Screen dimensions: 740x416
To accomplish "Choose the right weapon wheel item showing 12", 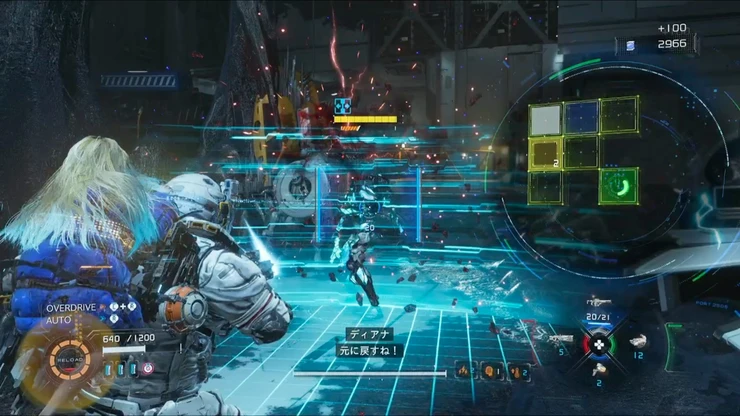I will pos(637,341).
